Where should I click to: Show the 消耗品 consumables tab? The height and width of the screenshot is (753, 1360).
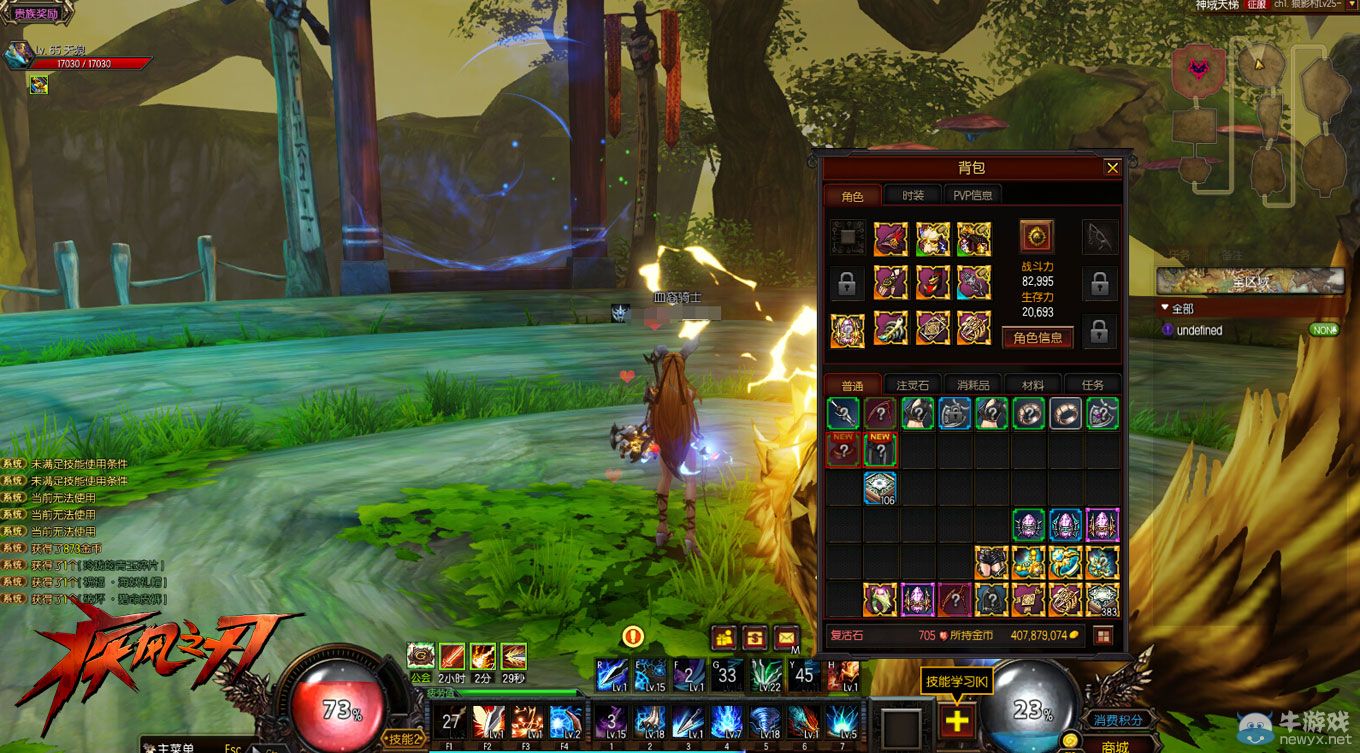tap(973, 385)
